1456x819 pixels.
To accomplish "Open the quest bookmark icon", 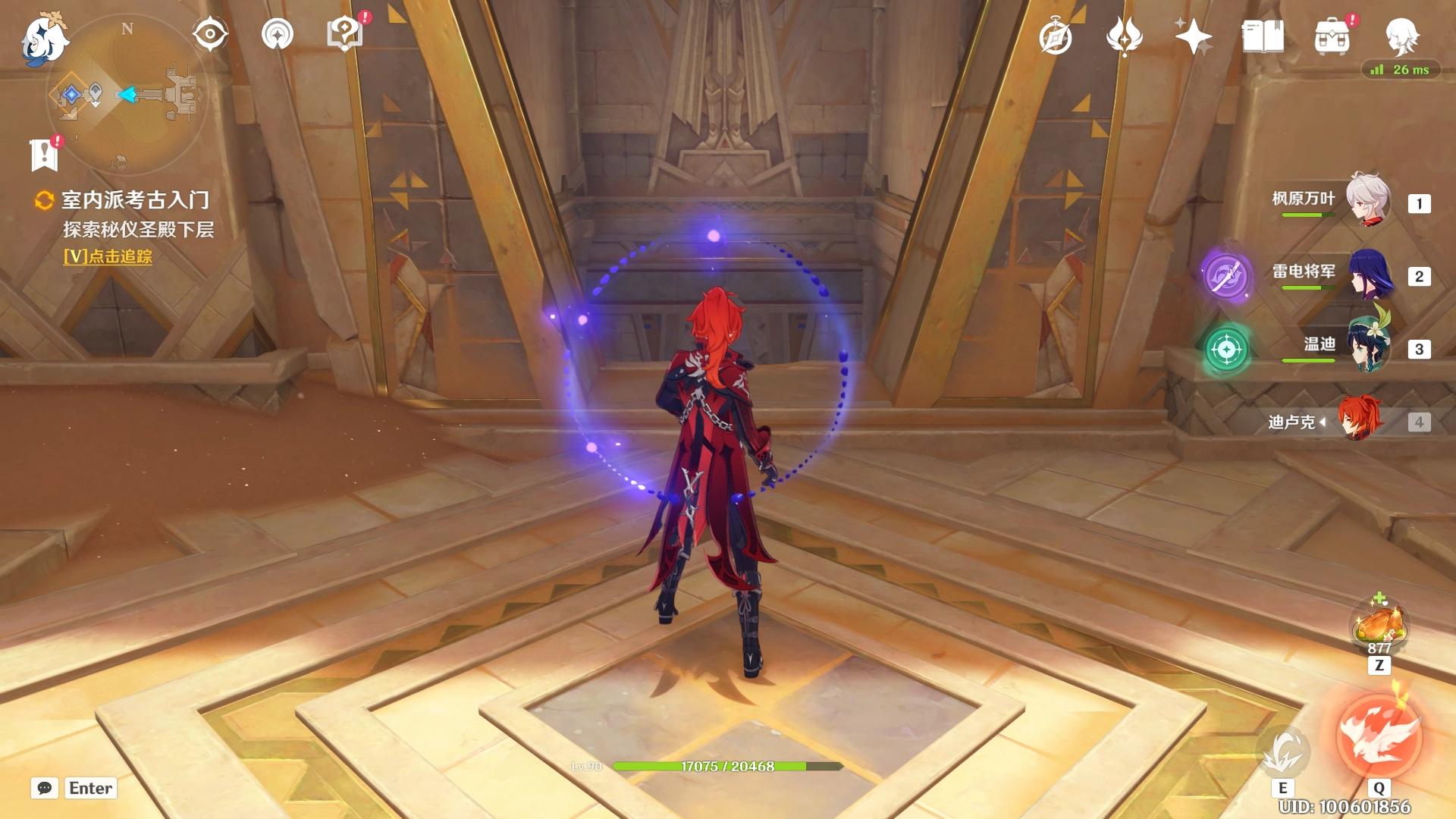I will (45, 155).
